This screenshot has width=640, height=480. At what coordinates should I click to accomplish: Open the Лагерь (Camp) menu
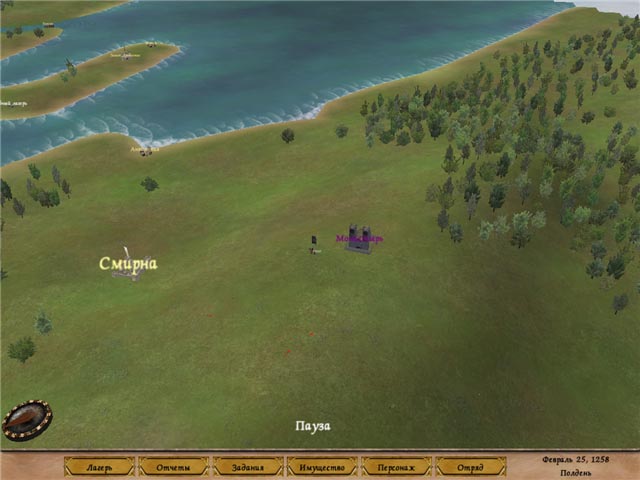100,467
